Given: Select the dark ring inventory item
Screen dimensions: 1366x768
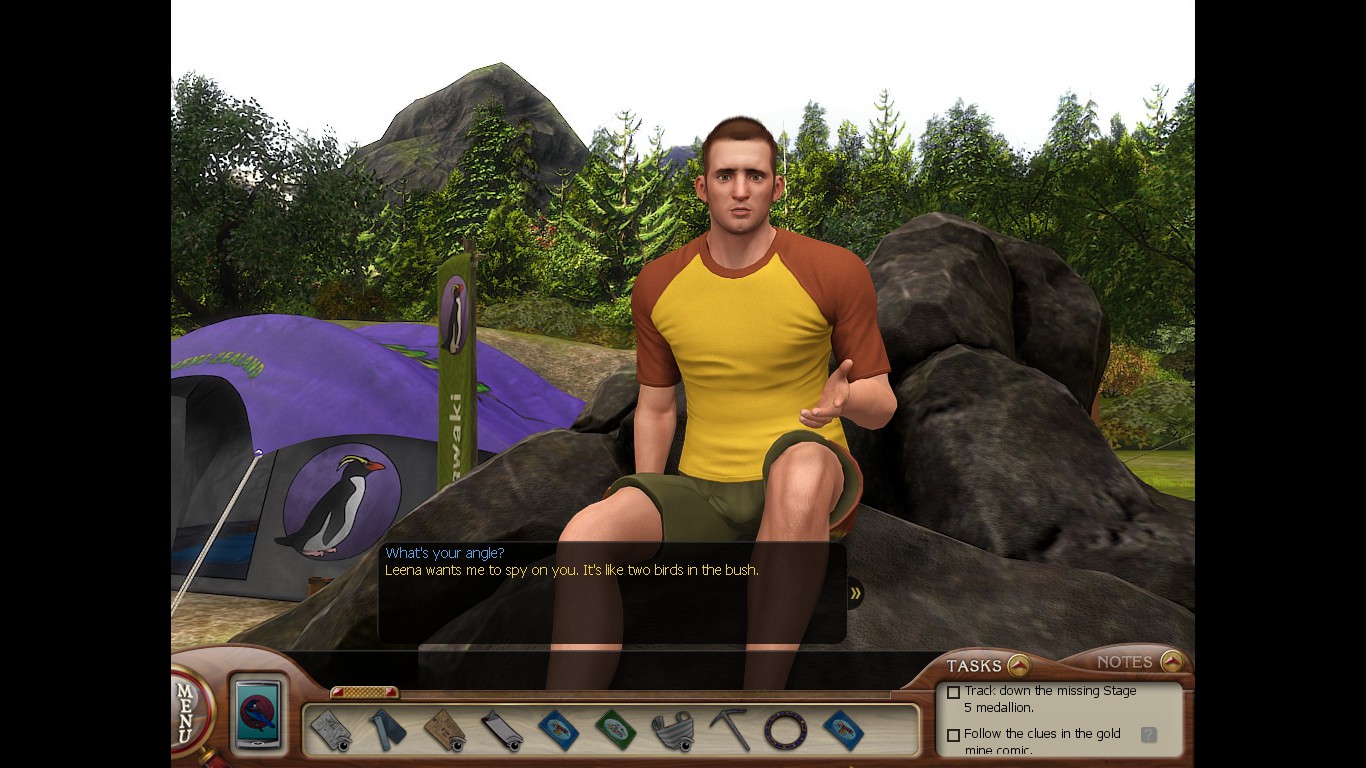Looking at the screenshot, I should [x=785, y=730].
